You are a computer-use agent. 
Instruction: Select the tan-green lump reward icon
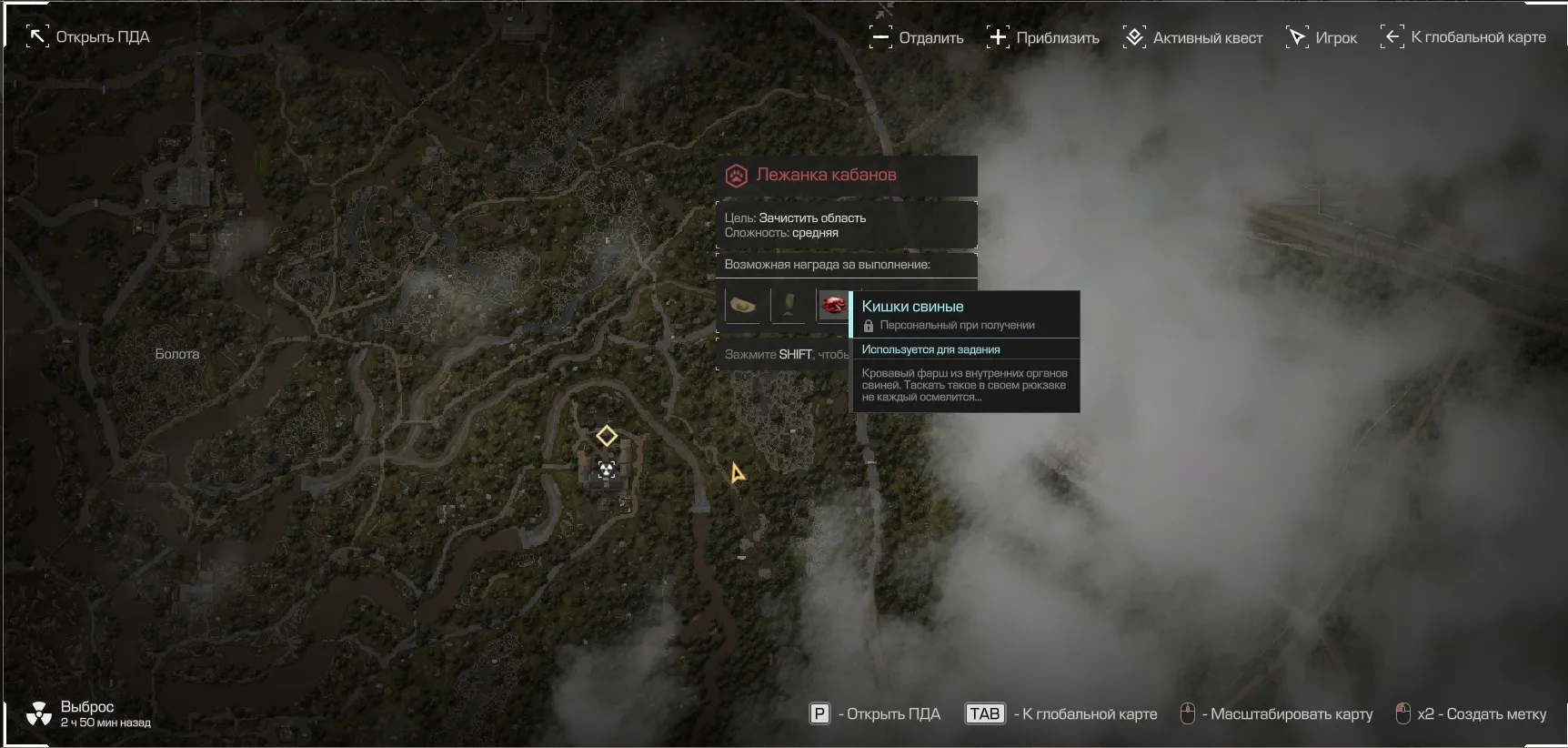(x=743, y=306)
